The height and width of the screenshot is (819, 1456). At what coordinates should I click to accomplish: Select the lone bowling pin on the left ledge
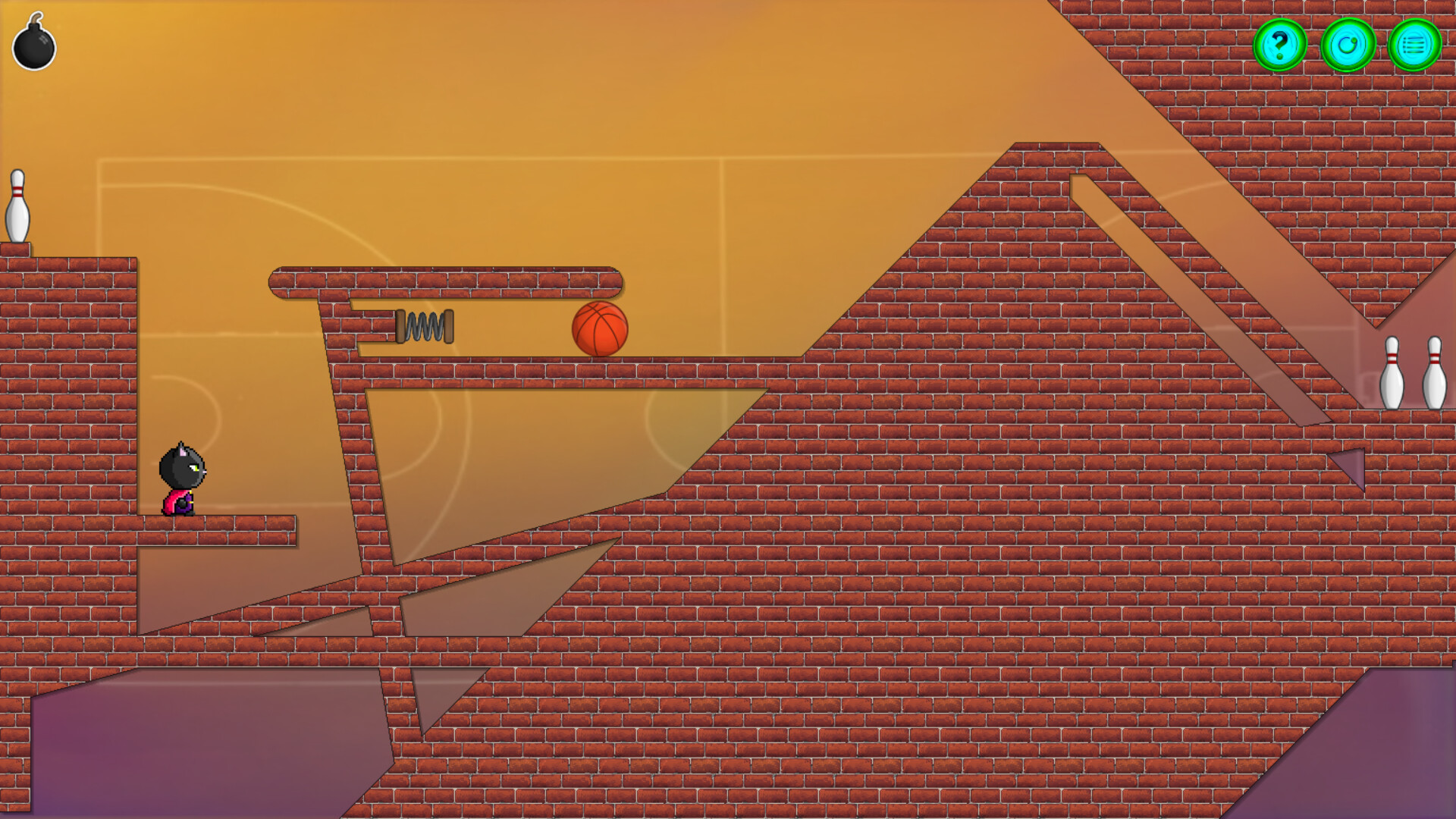pyautogui.click(x=19, y=205)
